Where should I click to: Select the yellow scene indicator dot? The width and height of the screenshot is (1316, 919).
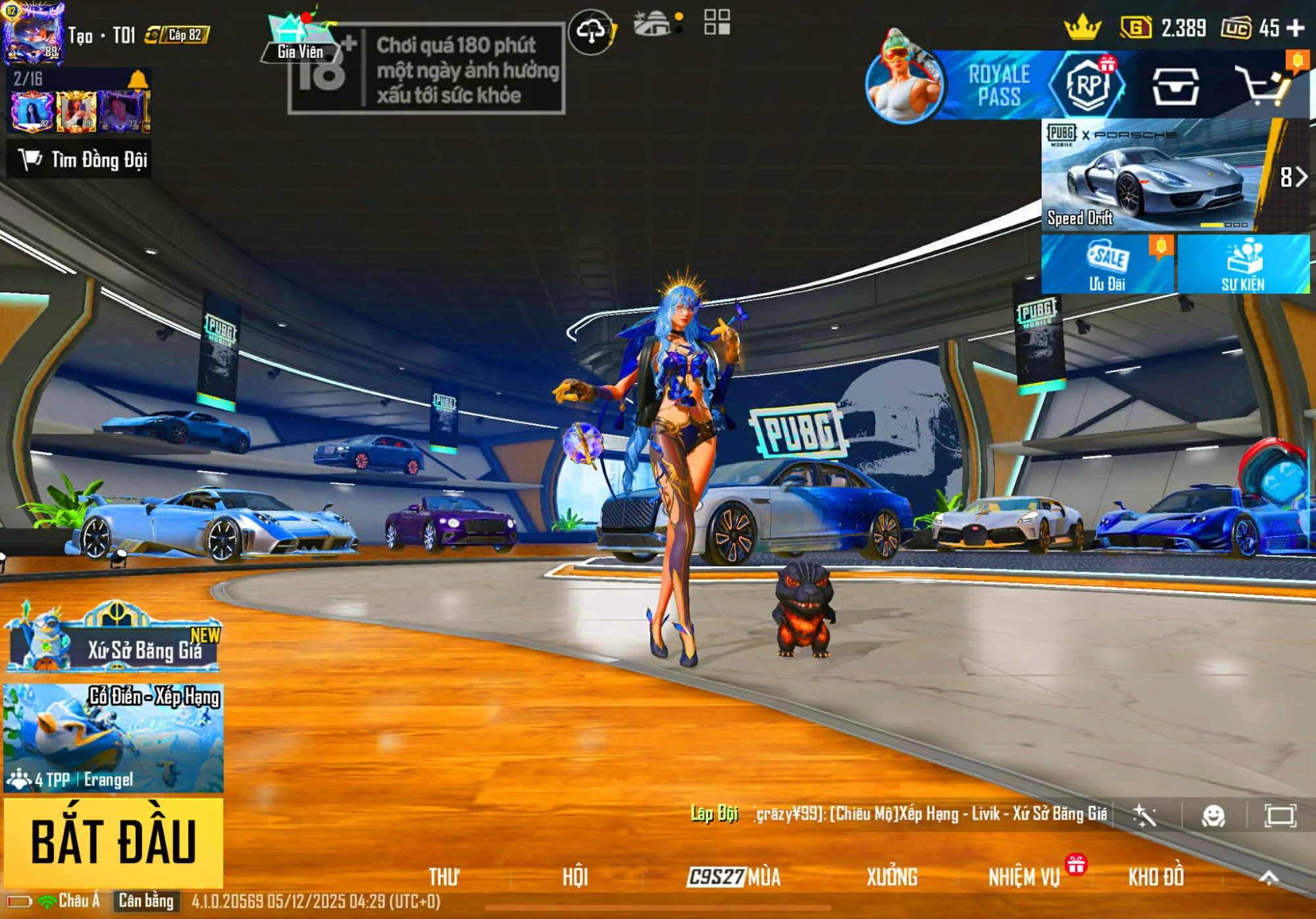(680, 16)
